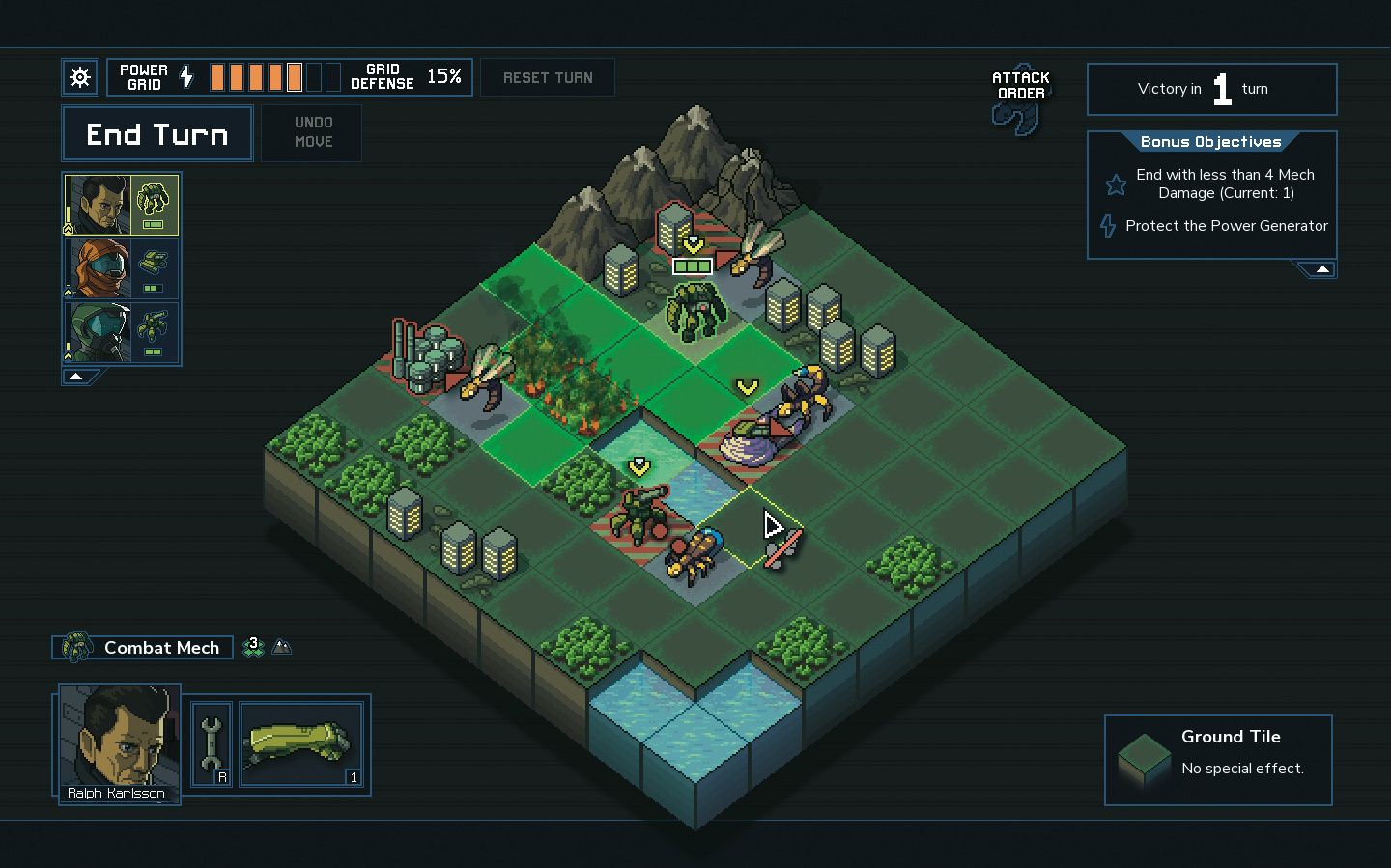Undo the last move
This screenshot has width=1391, height=868.
tap(313, 132)
